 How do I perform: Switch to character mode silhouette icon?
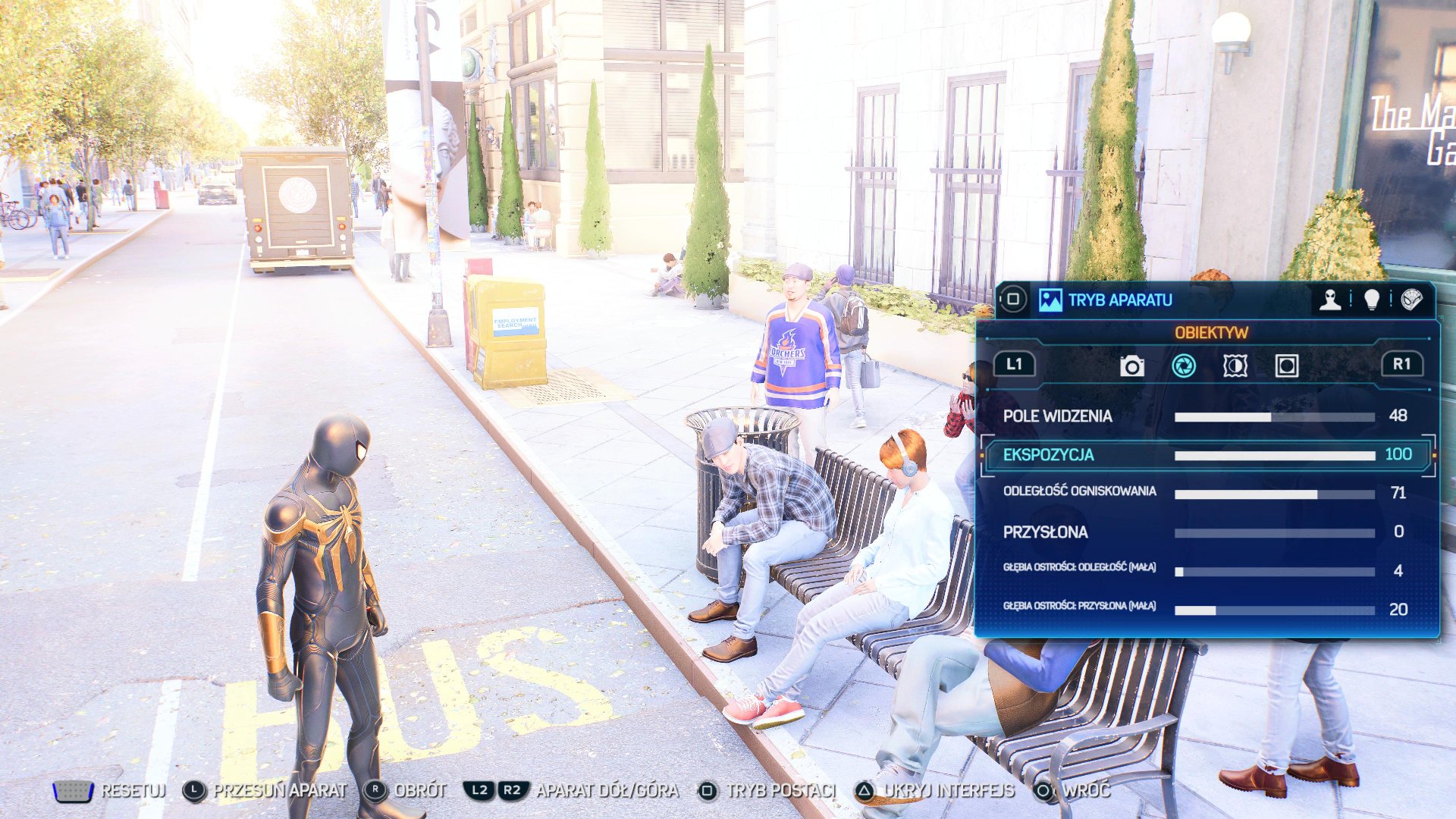point(1329,300)
